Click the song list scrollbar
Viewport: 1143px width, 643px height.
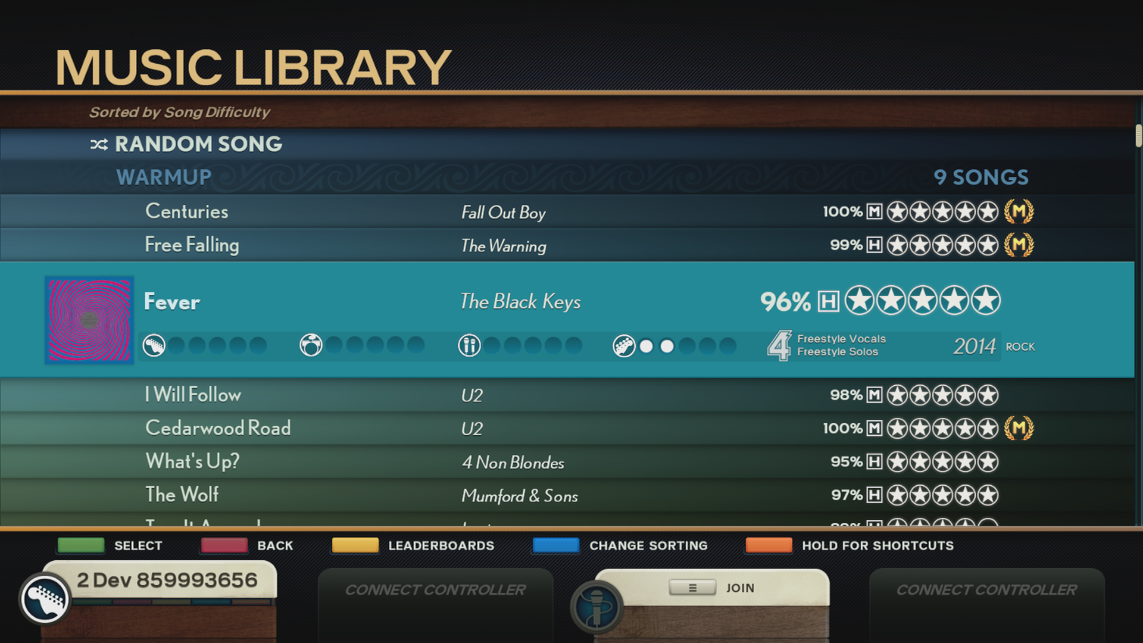point(1138,137)
